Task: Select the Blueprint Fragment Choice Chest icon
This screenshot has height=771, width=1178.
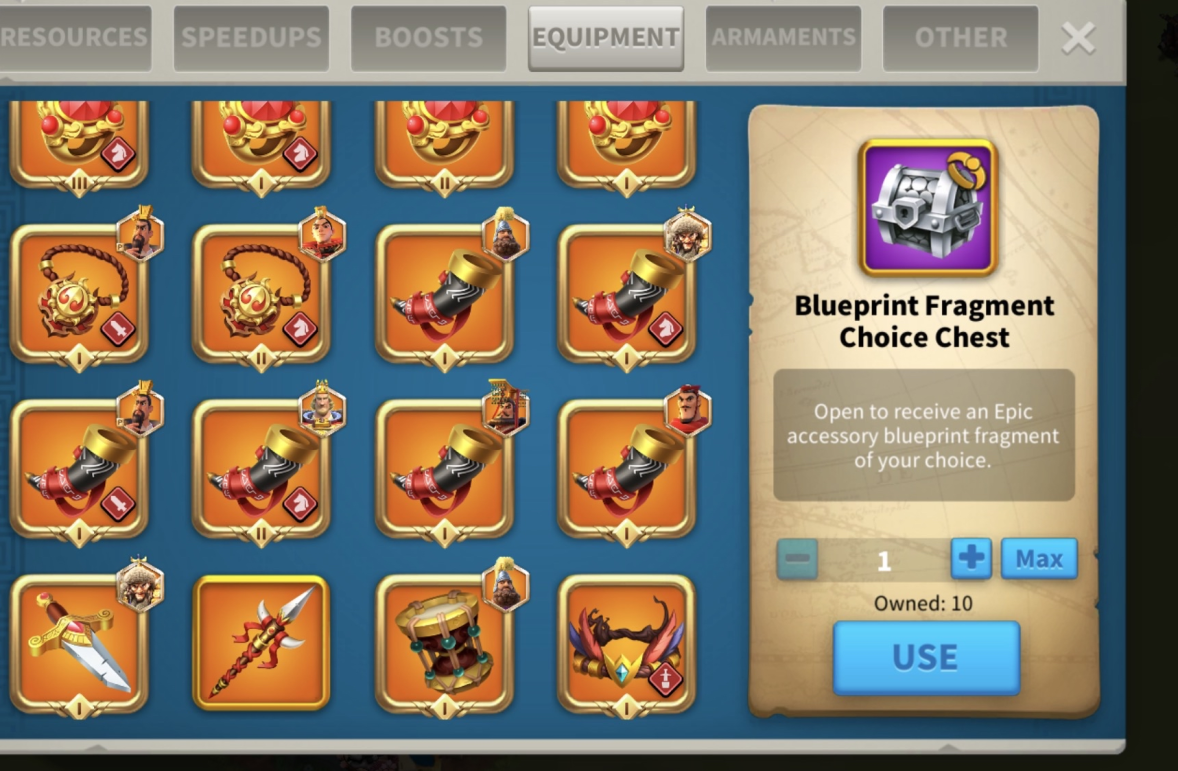Action: 927,208
